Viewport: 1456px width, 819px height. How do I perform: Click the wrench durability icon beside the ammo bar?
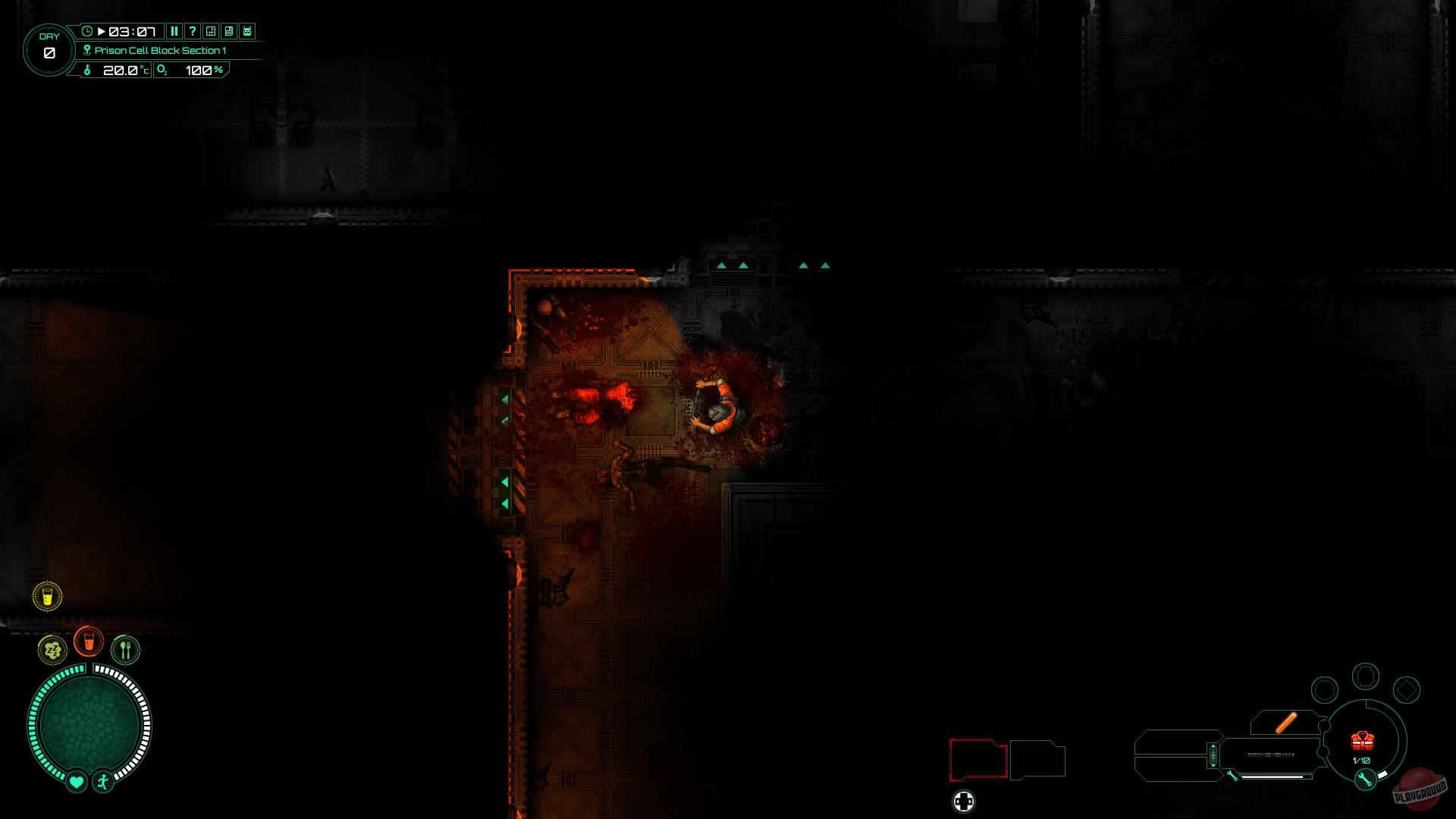[x=1232, y=776]
